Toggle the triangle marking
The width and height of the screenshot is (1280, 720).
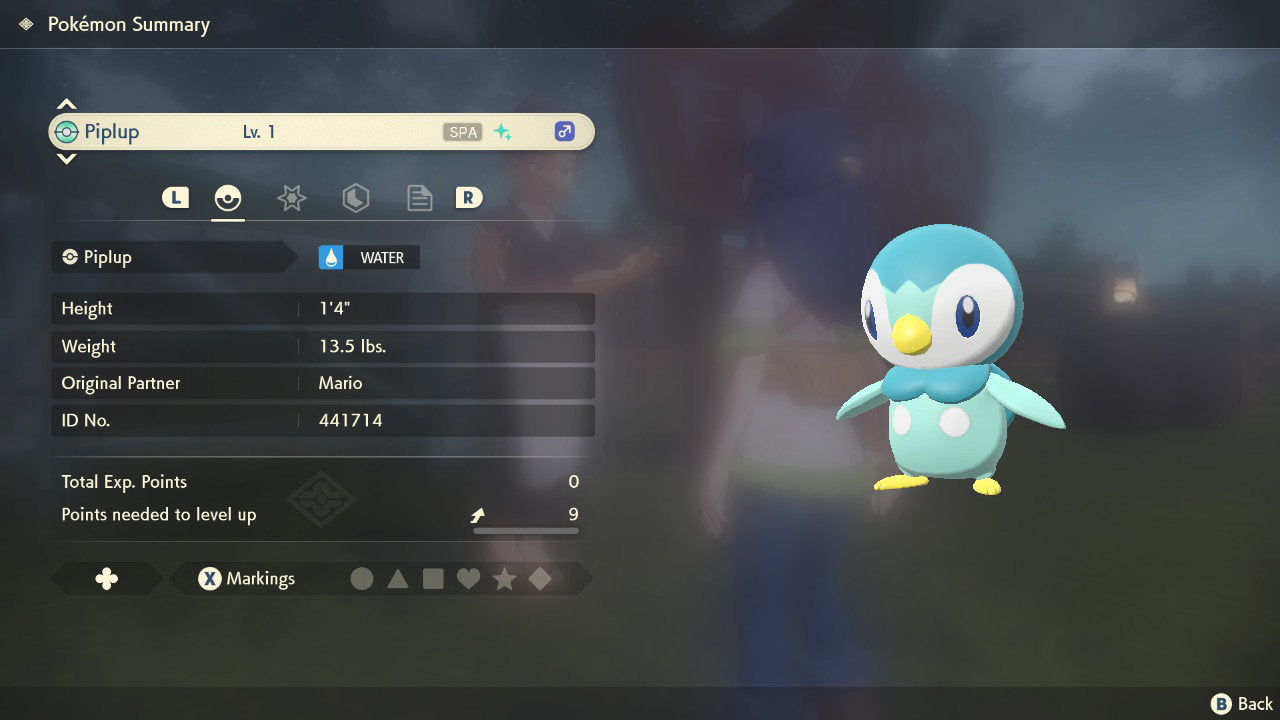[x=398, y=579]
